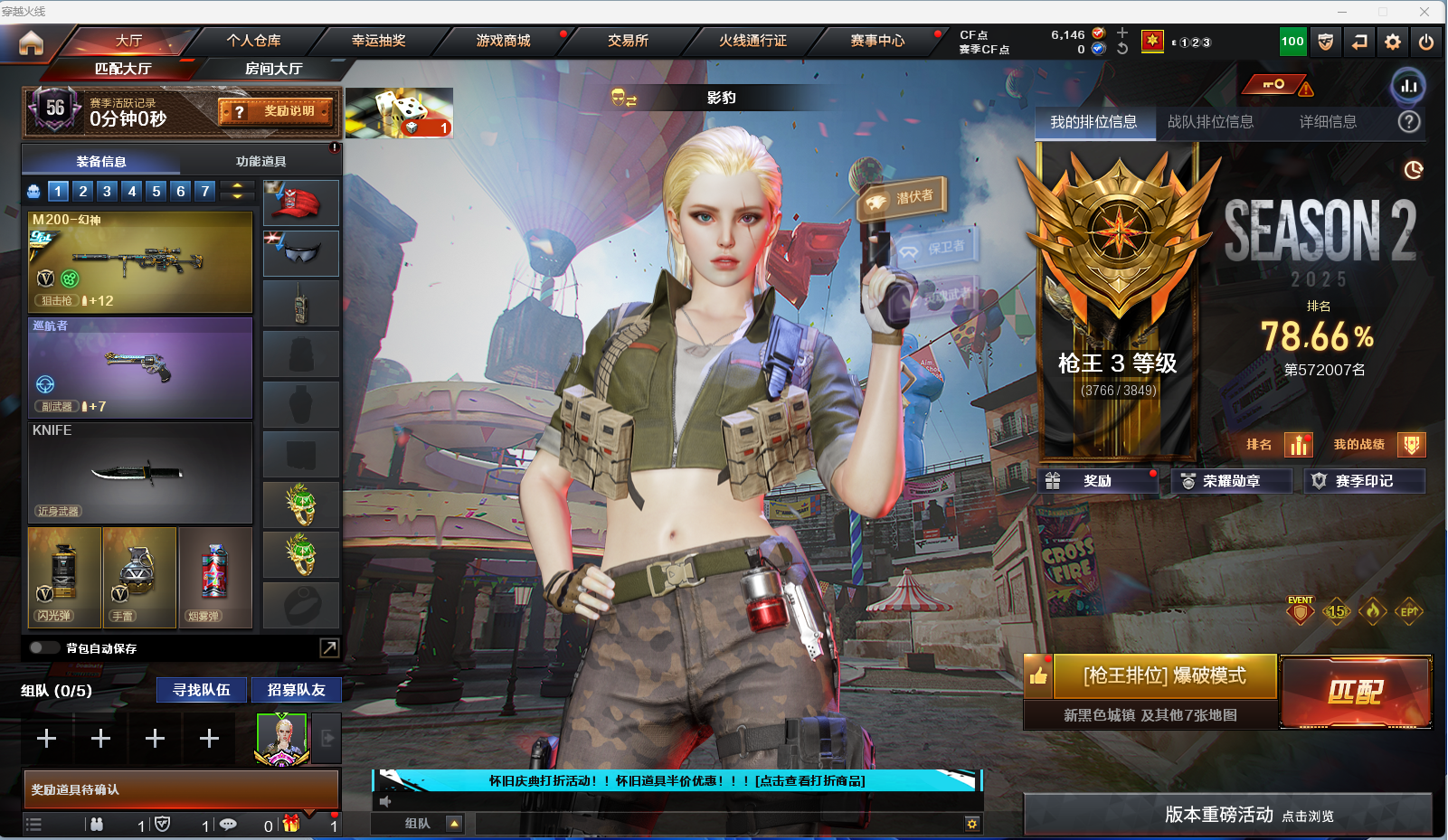1448x840 pixels.
Task: Switch to 功能道具 tab
Action: coord(260,161)
